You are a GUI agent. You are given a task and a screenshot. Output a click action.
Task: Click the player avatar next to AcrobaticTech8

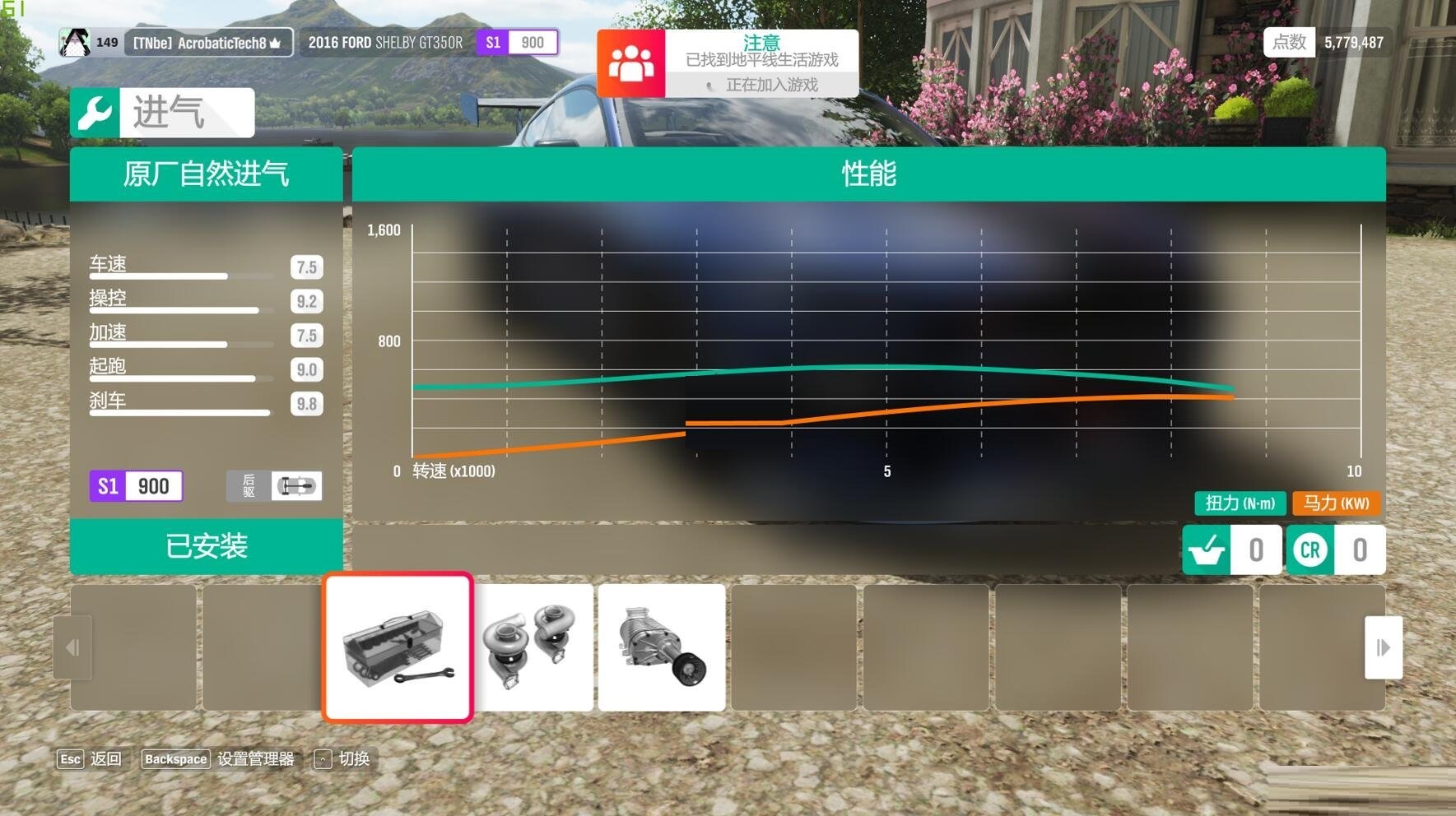coord(76,42)
